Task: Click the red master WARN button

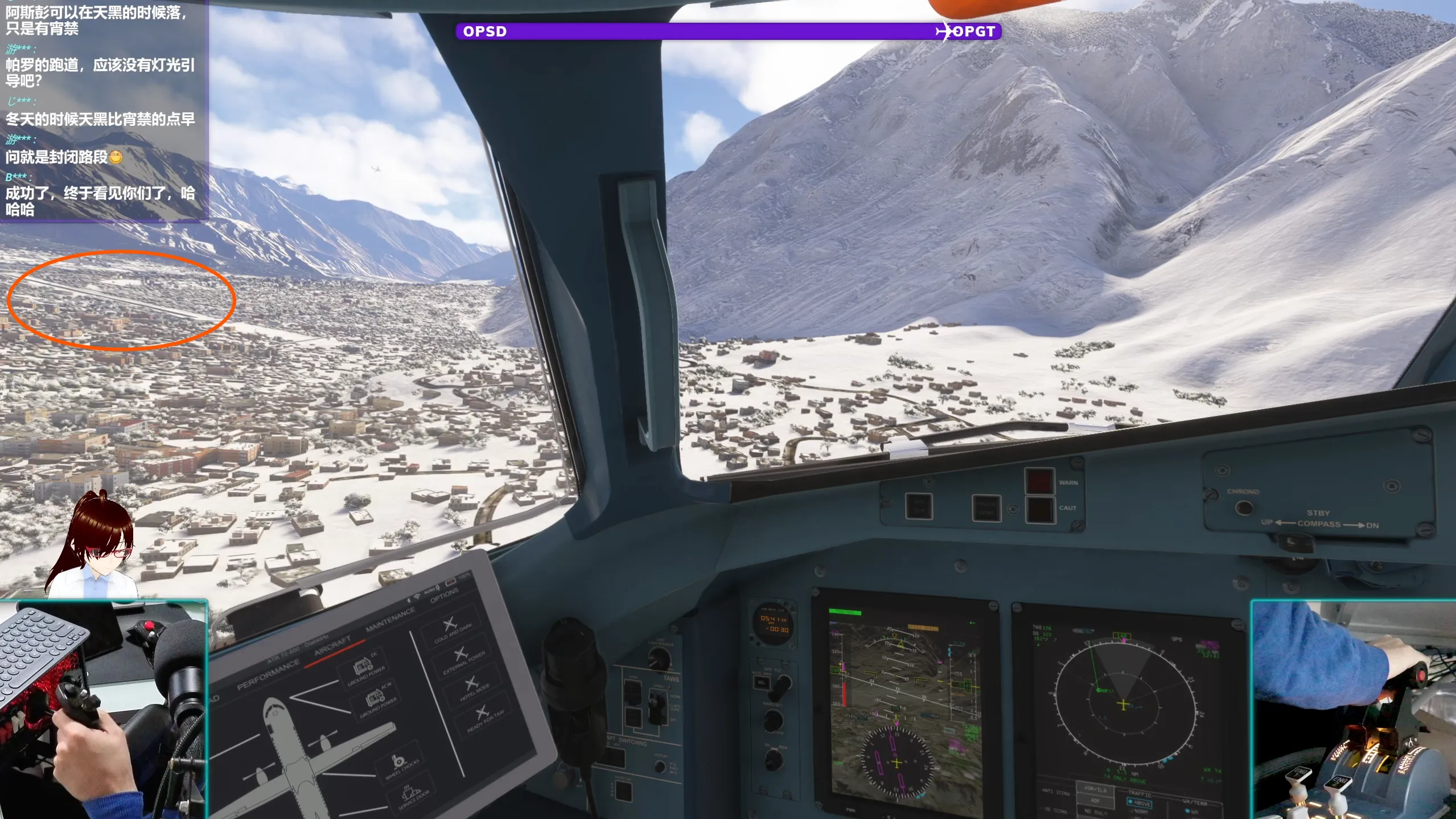Action: (1039, 481)
